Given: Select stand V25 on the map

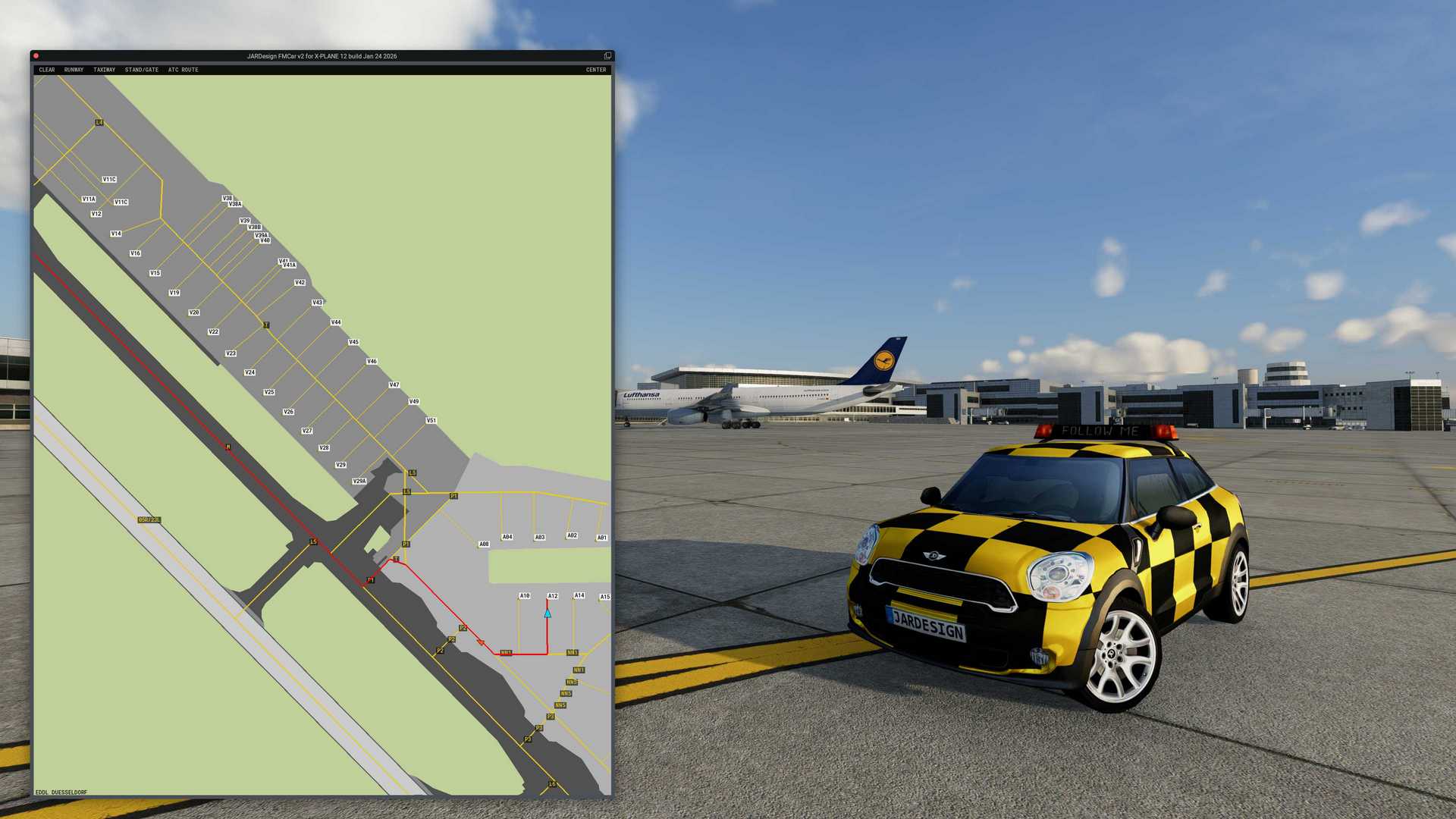Looking at the screenshot, I should click(x=269, y=392).
